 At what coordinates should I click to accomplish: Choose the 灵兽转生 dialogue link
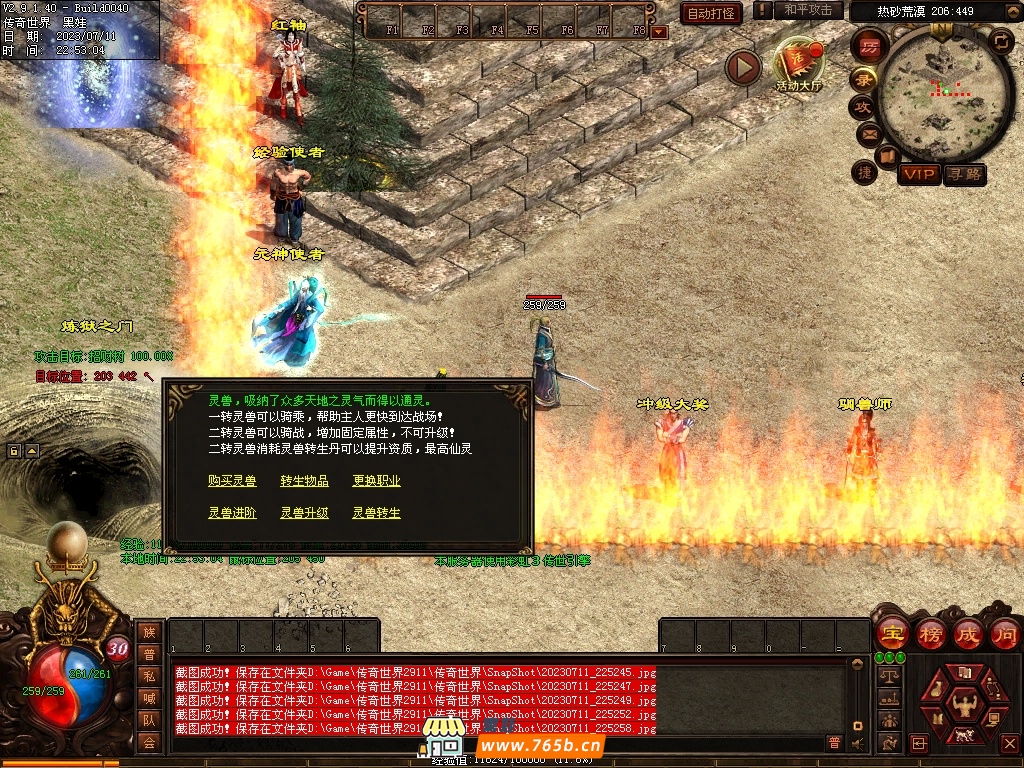tap(376, 513)
